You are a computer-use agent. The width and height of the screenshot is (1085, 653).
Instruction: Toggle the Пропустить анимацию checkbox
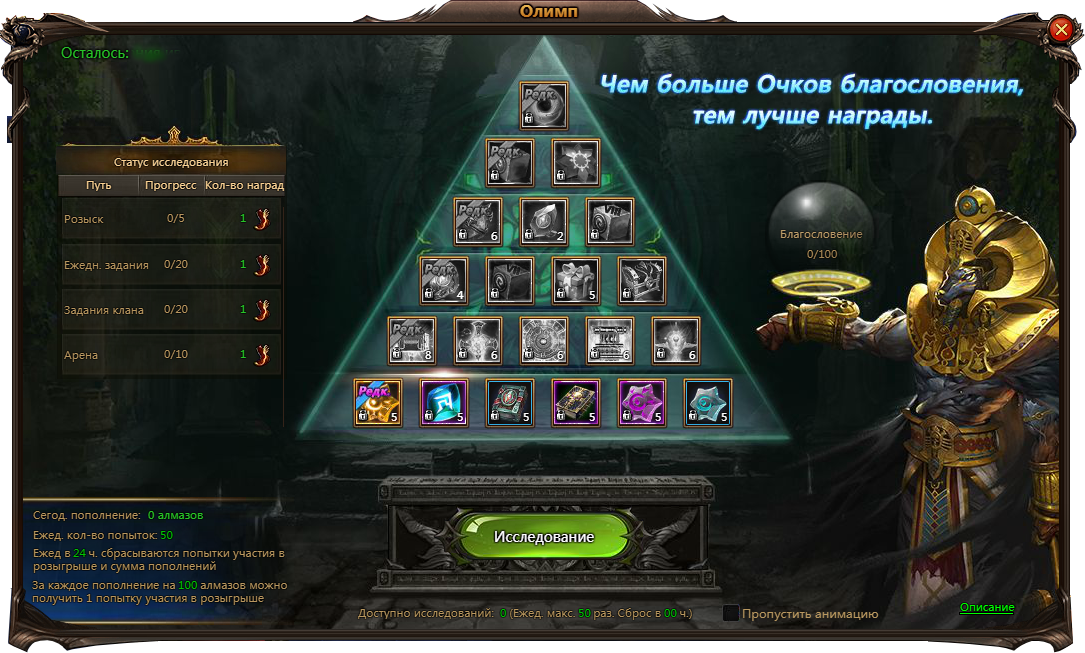tap(731, 613)
